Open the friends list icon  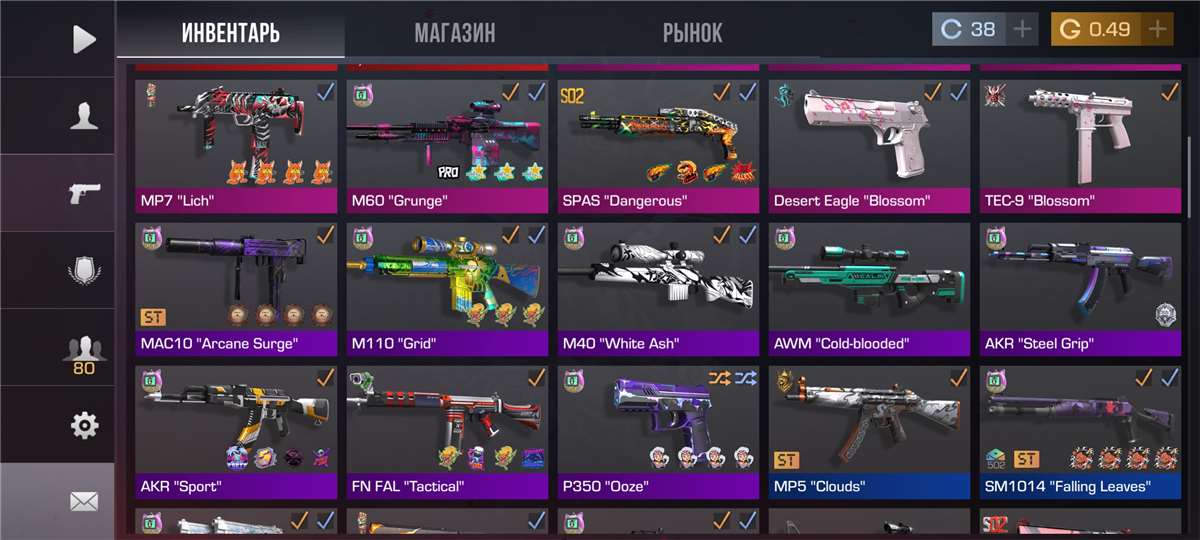[x=84, y=350]
